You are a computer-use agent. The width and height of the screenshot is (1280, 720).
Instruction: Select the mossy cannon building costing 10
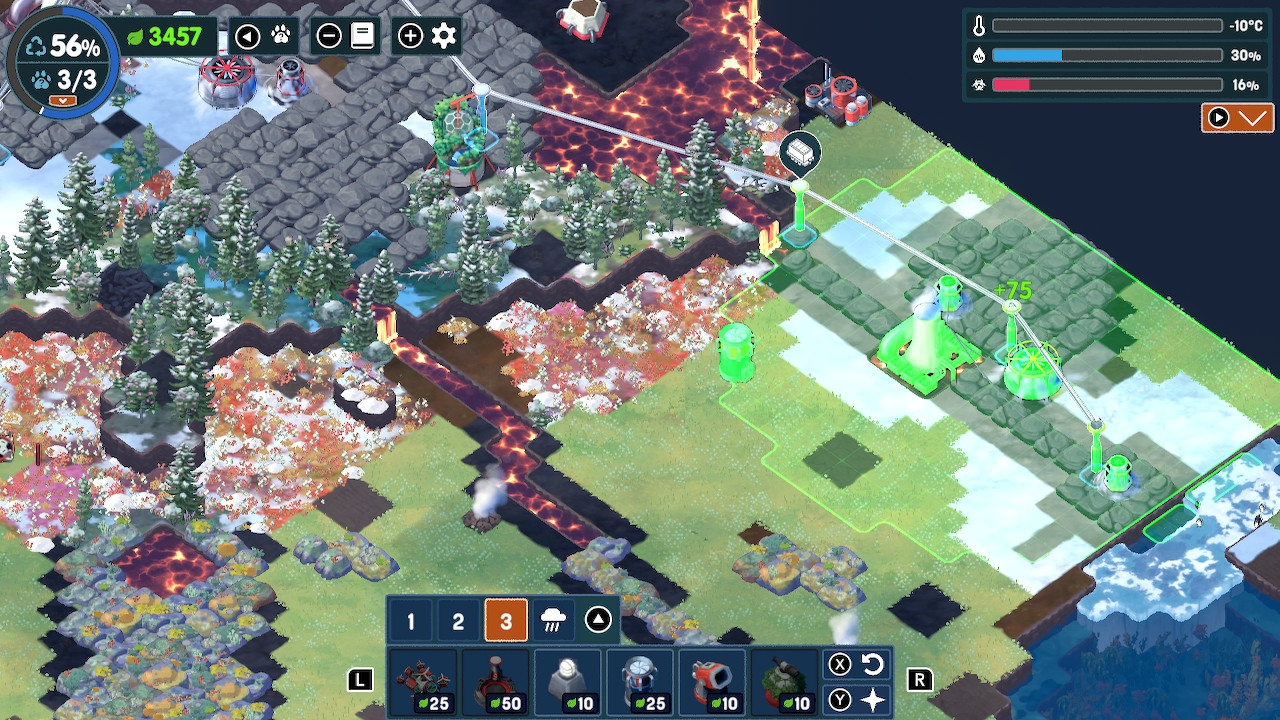pos(786,683)
